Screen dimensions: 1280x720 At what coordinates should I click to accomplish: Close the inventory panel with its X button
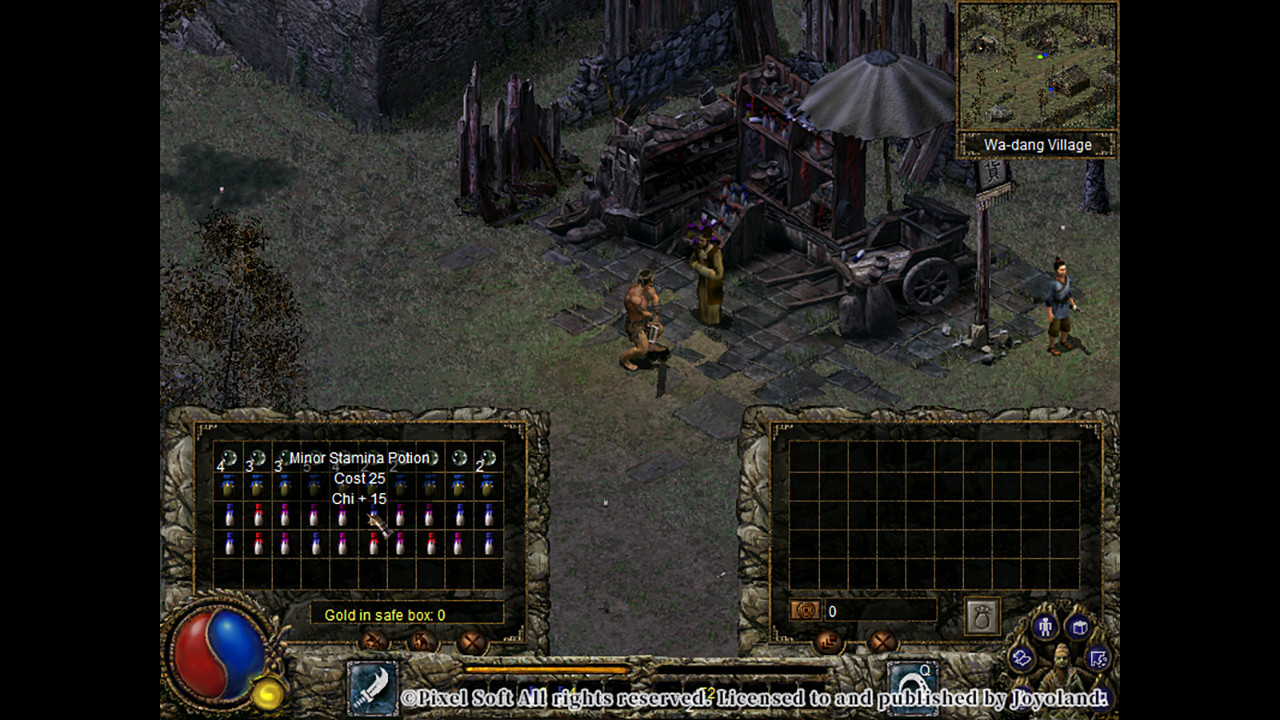tap(881, 641)
